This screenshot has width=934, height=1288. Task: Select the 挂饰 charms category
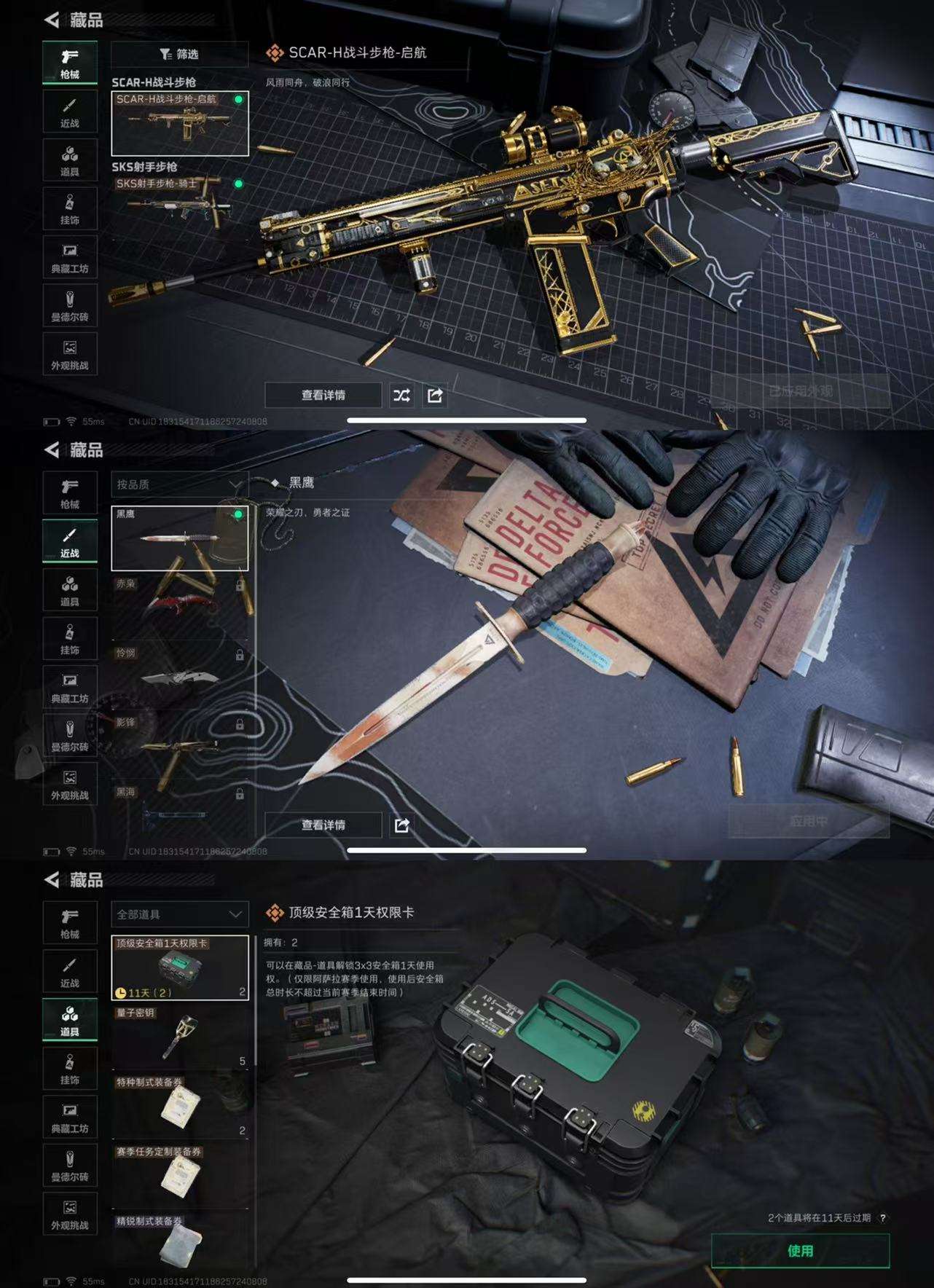pyautogui.click(x=70, y=209)
